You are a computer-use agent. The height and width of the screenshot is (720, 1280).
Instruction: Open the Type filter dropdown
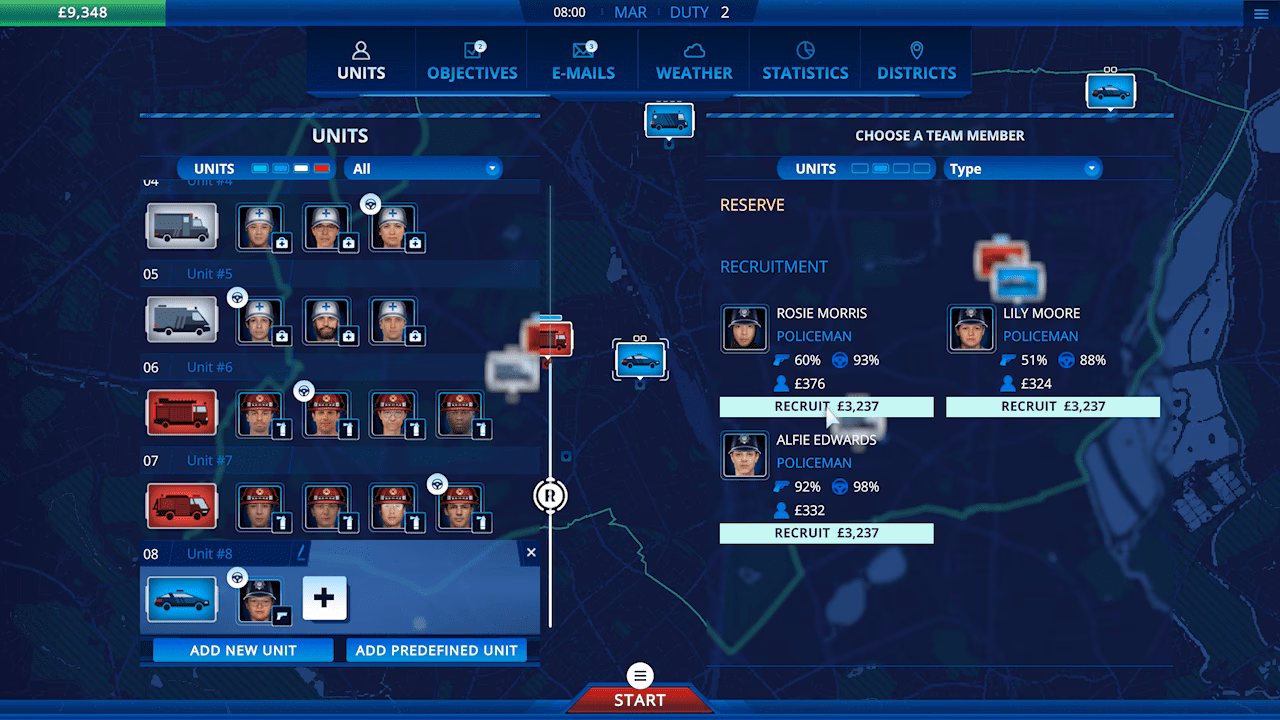1022,169
